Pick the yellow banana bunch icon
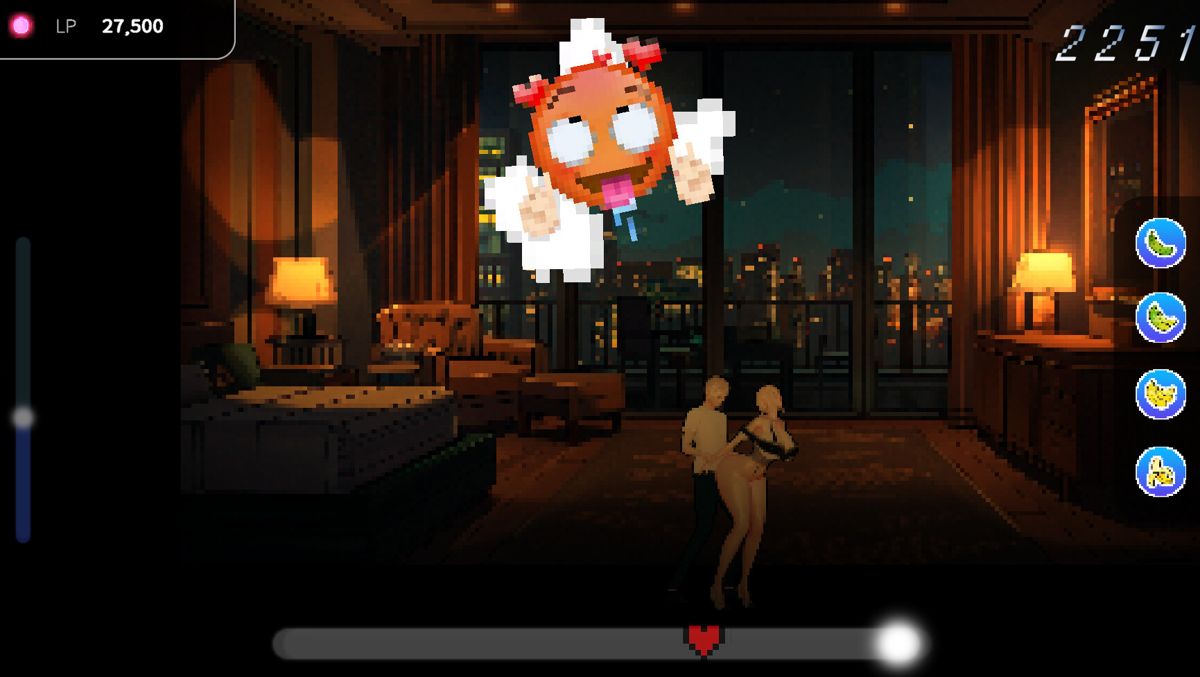Image resolution: width=1200 pixels, height=677 pixels. click(1160, 394)
